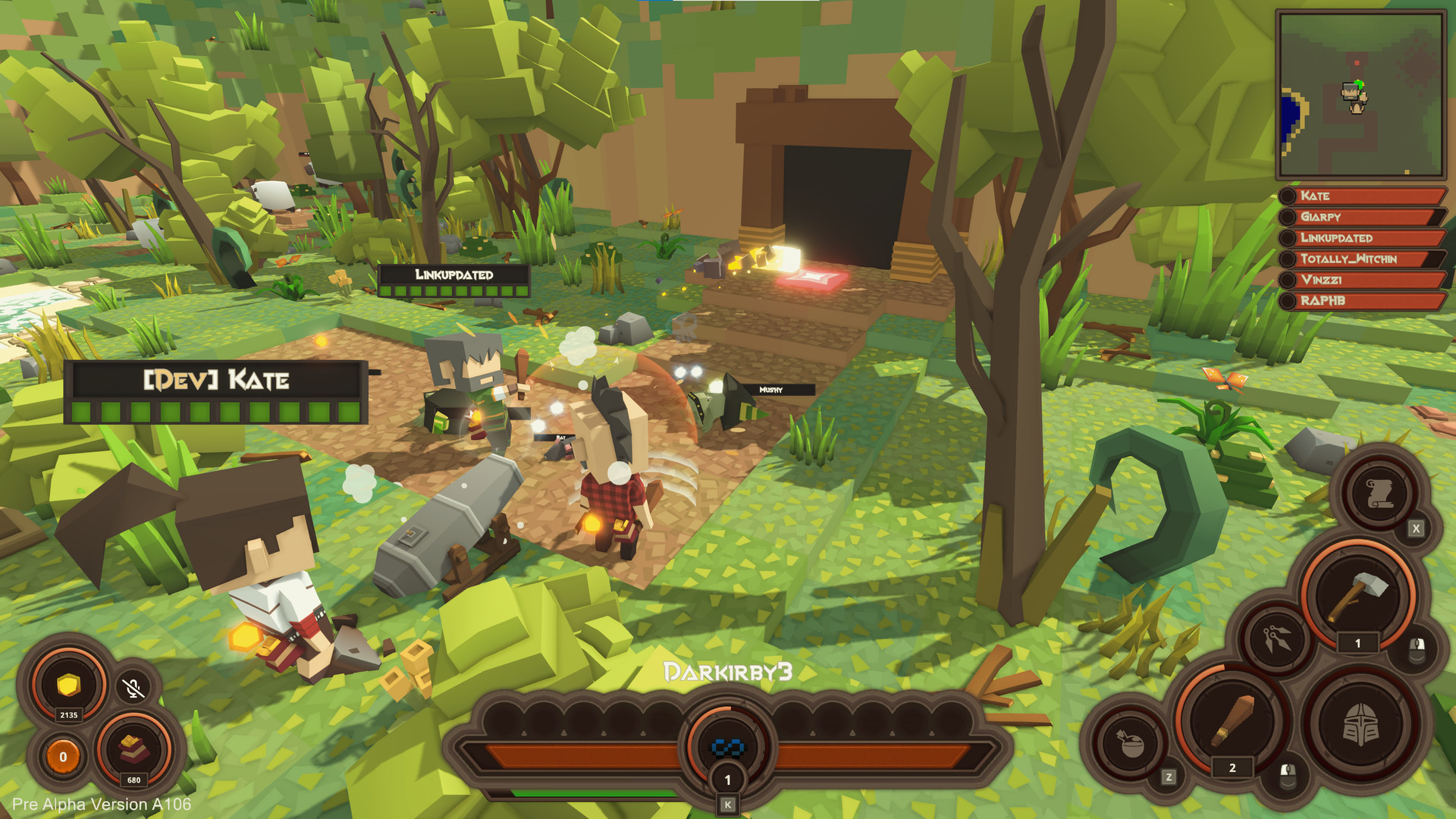Image resolution: width=1456 pixels, height=819 pixels.
Task: Select Kate in the player list
Action: coord(1364,196)
